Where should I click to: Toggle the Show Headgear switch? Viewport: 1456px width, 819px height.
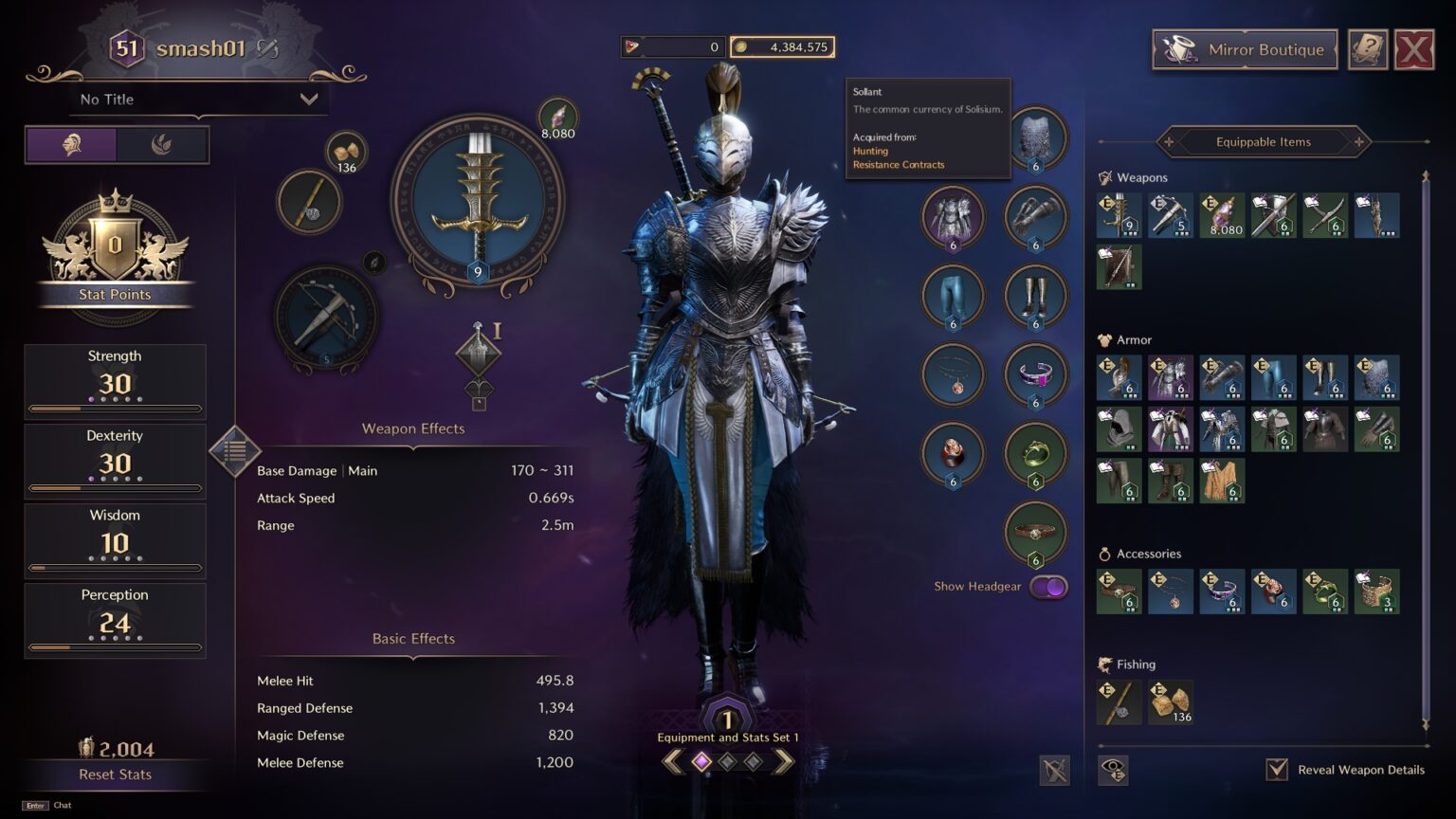coord(1048,587)
